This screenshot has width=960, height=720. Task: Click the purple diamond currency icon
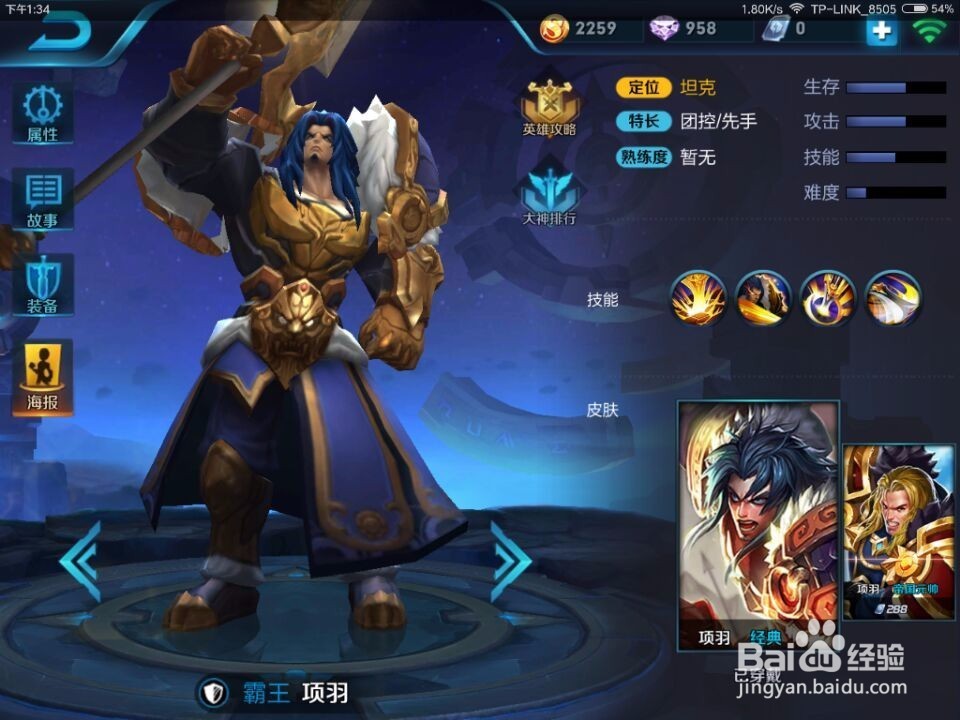(664, 29)
